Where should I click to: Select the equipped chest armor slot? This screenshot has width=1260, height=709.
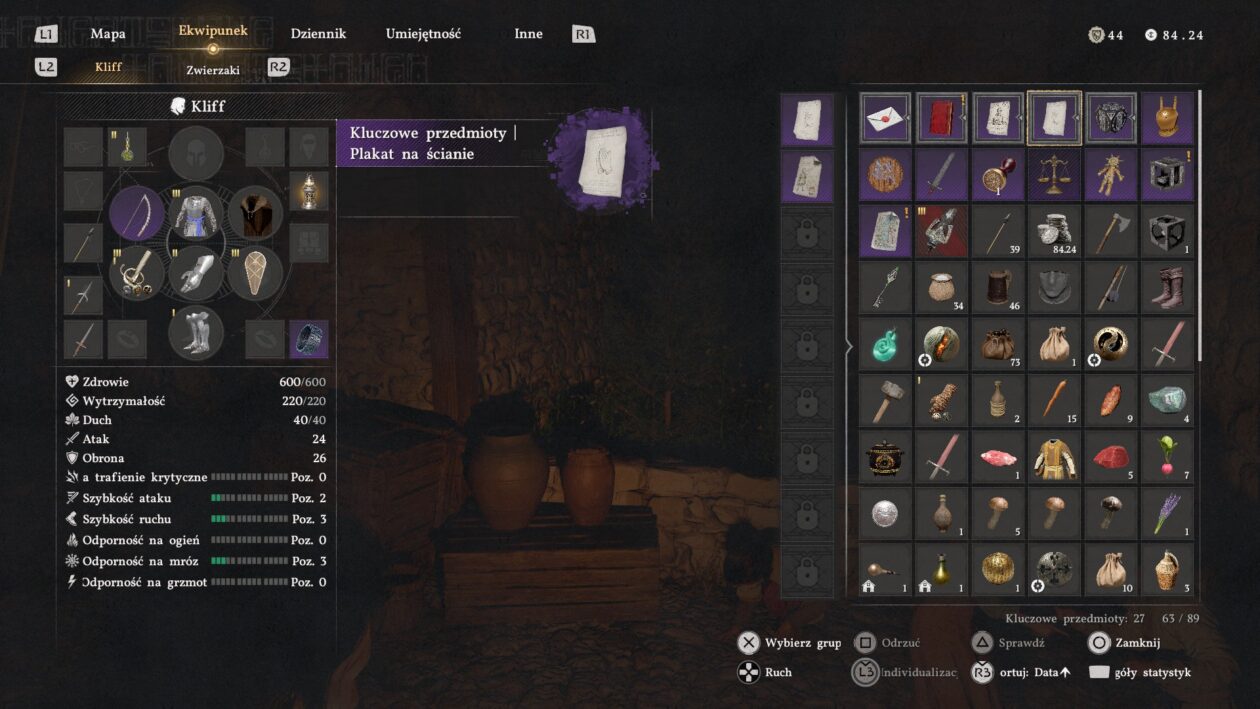[196, 214]
